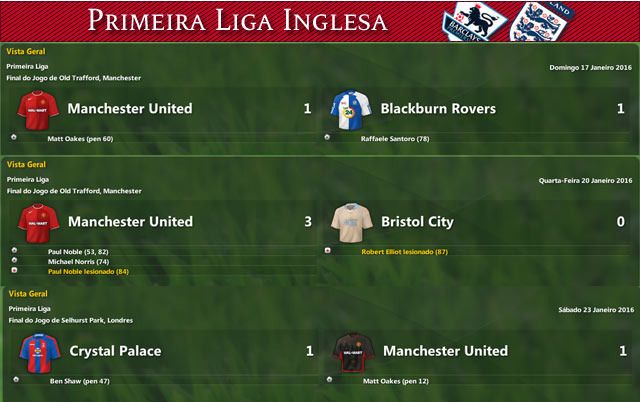
Task: Select the Crystal Palace striped kit
Action: pyautogui.click(x=38, y=352)
